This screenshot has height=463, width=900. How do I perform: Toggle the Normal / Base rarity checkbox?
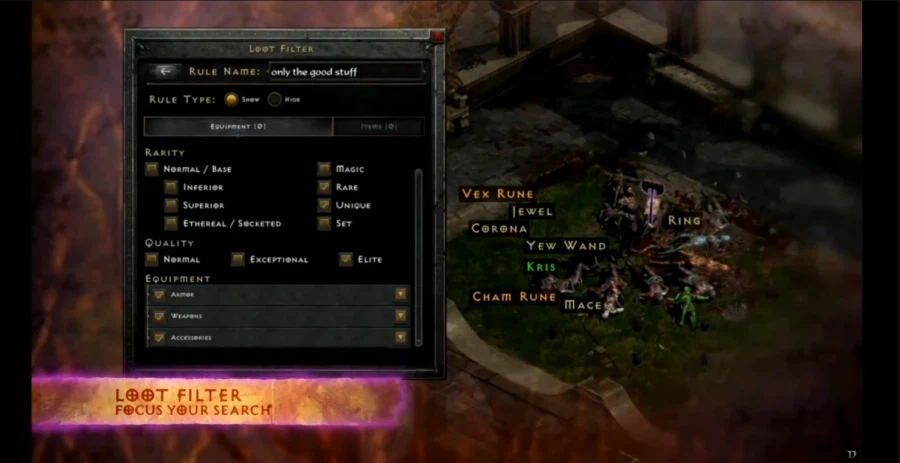pos(152,169)
